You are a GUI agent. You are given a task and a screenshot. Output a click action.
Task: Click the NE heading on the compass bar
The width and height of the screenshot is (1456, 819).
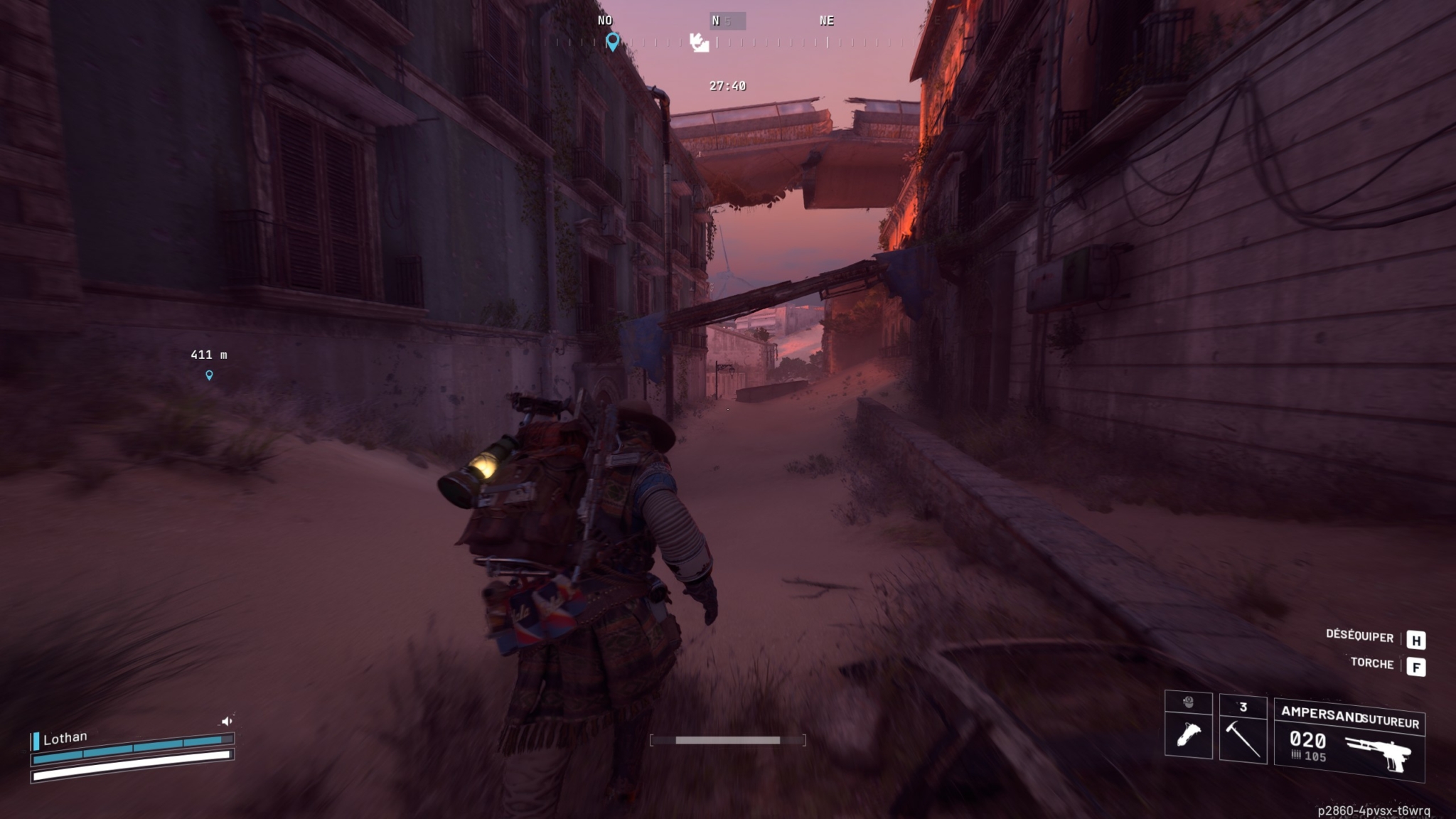827,21
